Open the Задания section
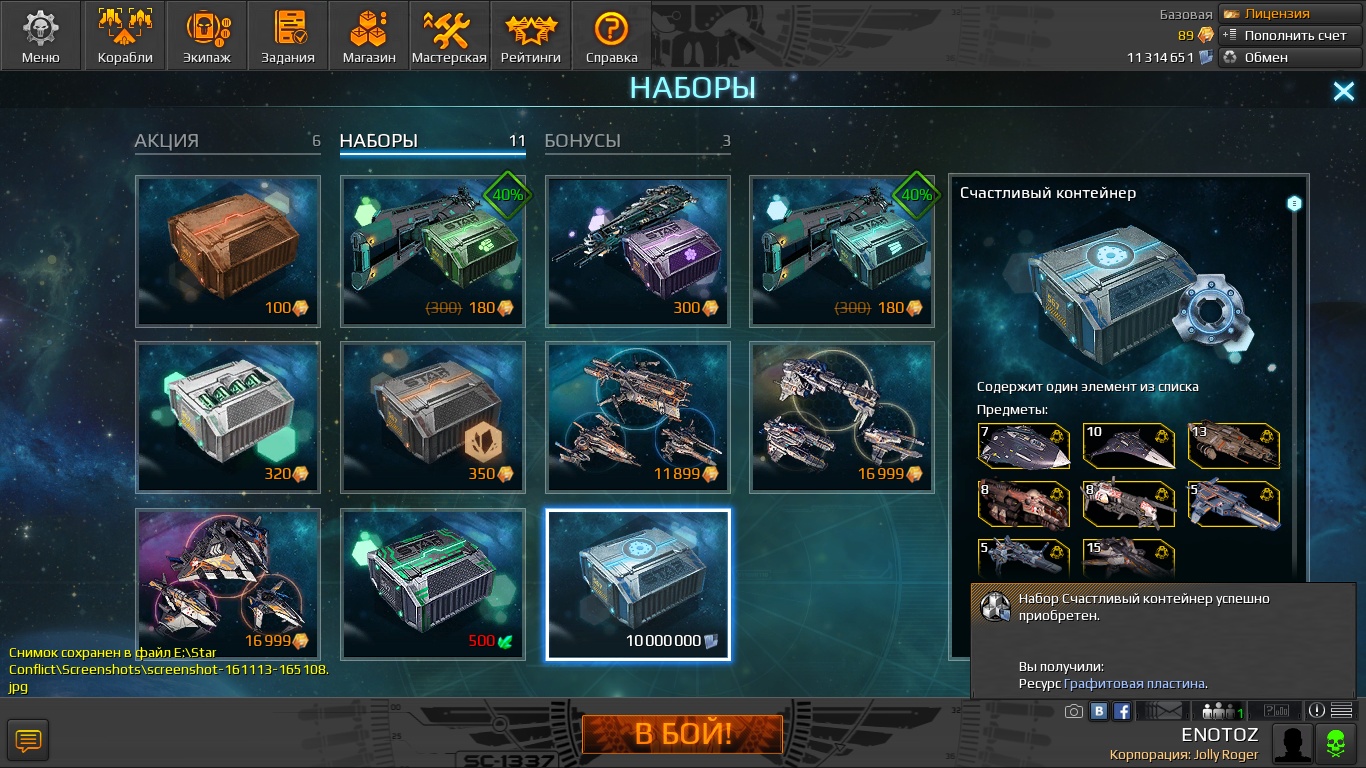Viewport: 1366px width, 768px height. tap(288, 36)
